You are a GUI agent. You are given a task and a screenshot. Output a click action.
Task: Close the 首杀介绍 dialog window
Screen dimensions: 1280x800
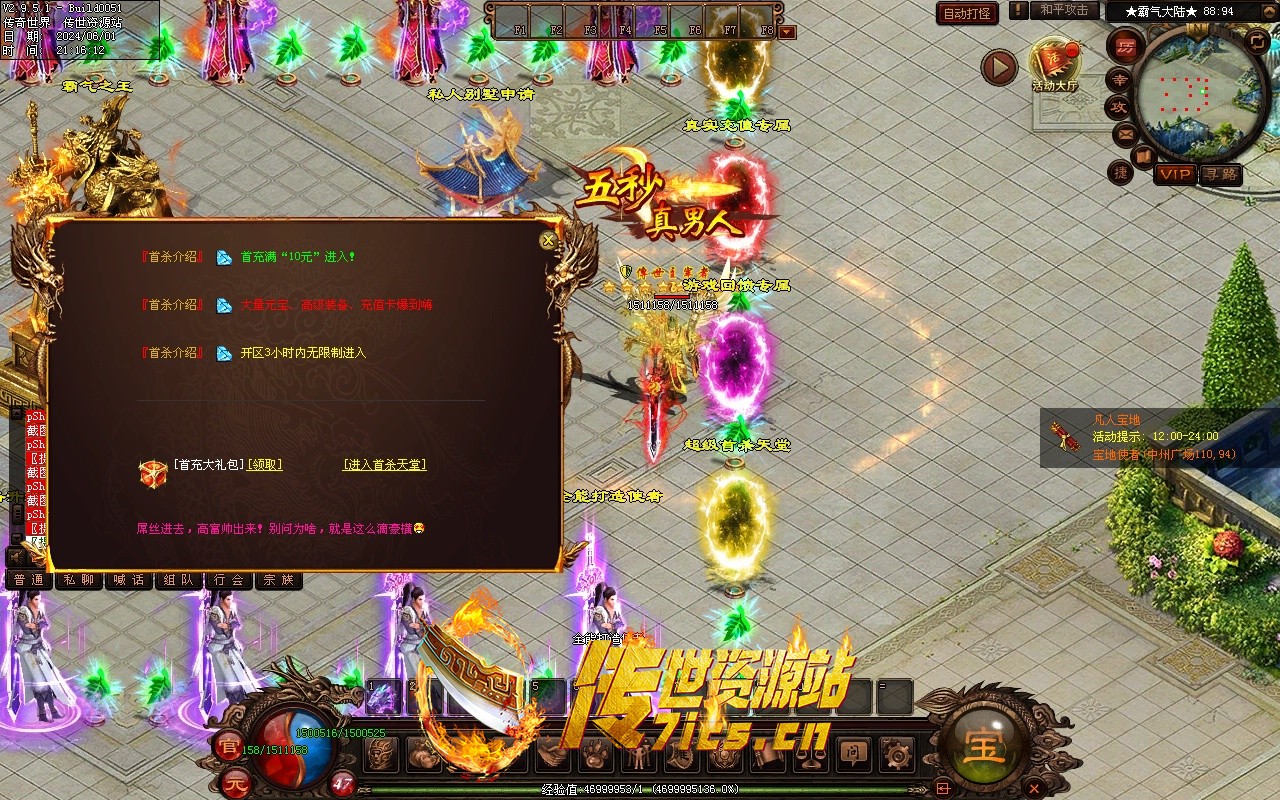(547, 240)
